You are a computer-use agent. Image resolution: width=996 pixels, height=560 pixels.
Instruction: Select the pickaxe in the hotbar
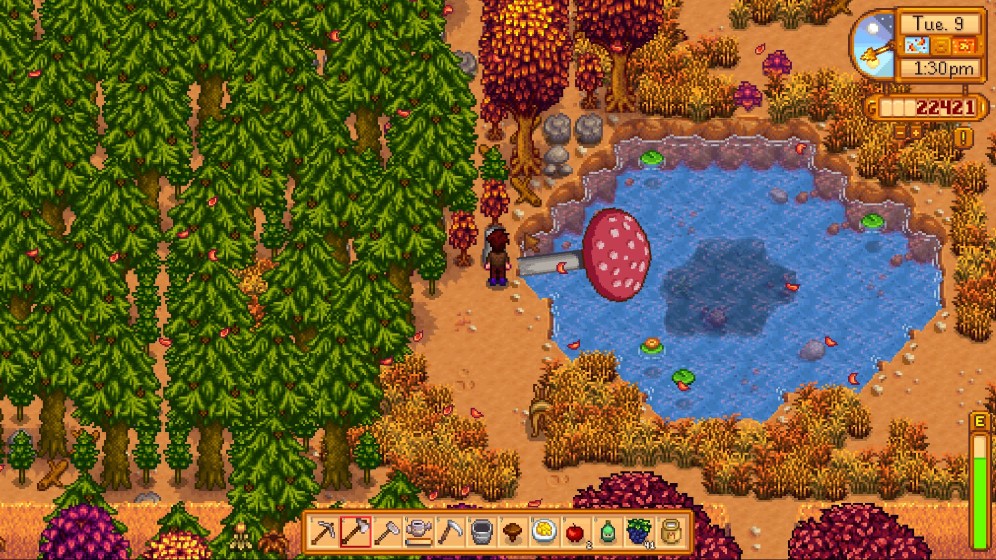pyautogui.click(x=326, y=531)
